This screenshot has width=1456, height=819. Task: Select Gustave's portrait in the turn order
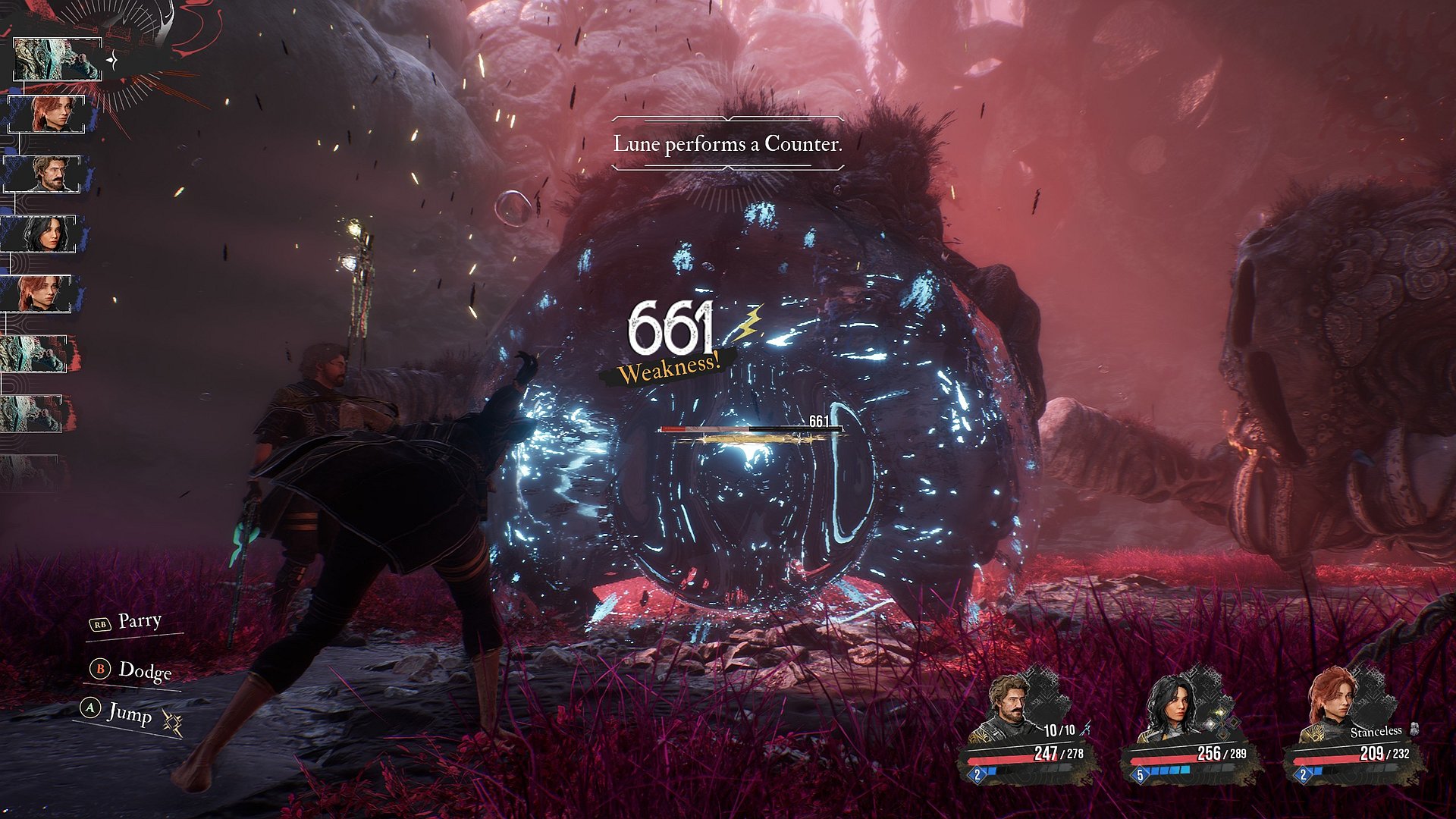(x=47, y=174)
